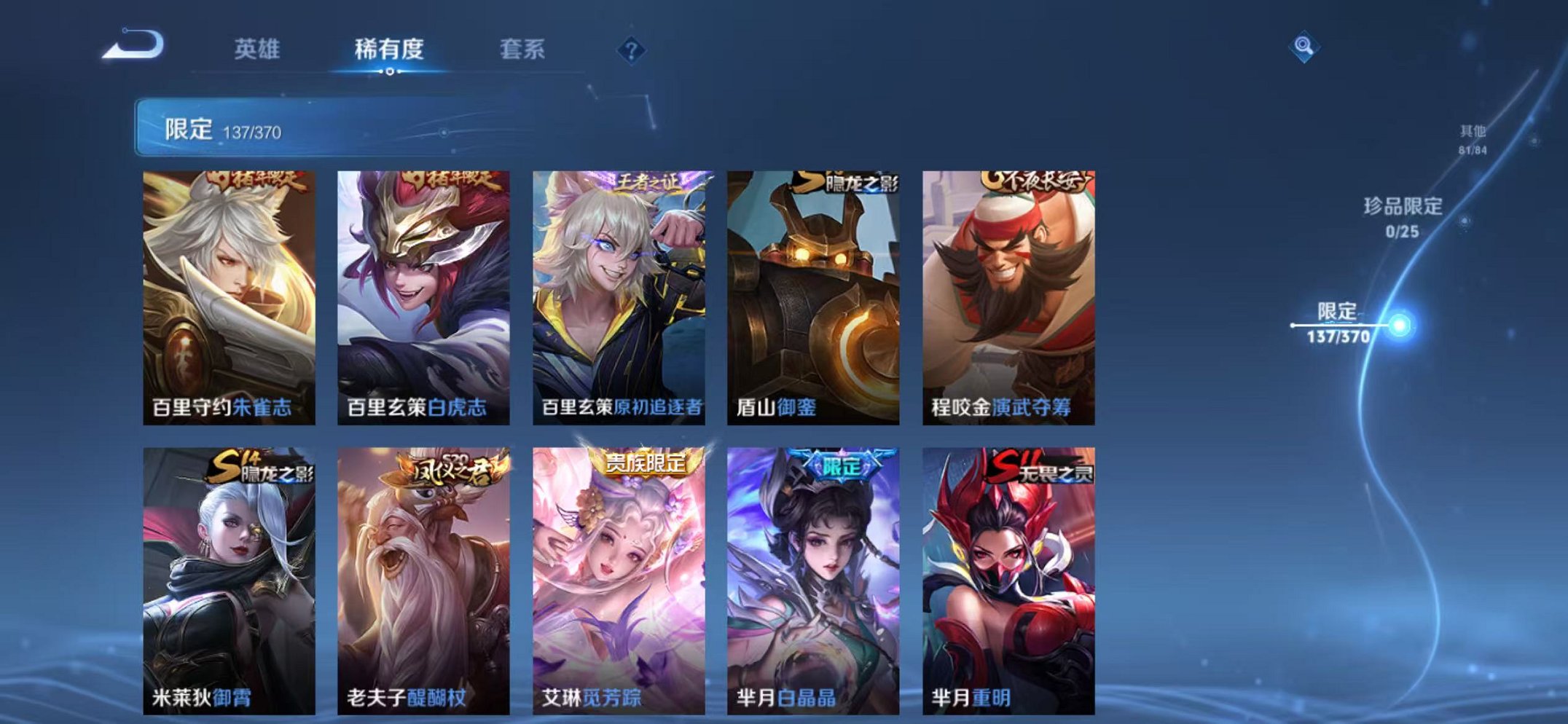Screen dimensions: 1568x724
Task: Tap the question mark help icon
Action: click(631, 50)
